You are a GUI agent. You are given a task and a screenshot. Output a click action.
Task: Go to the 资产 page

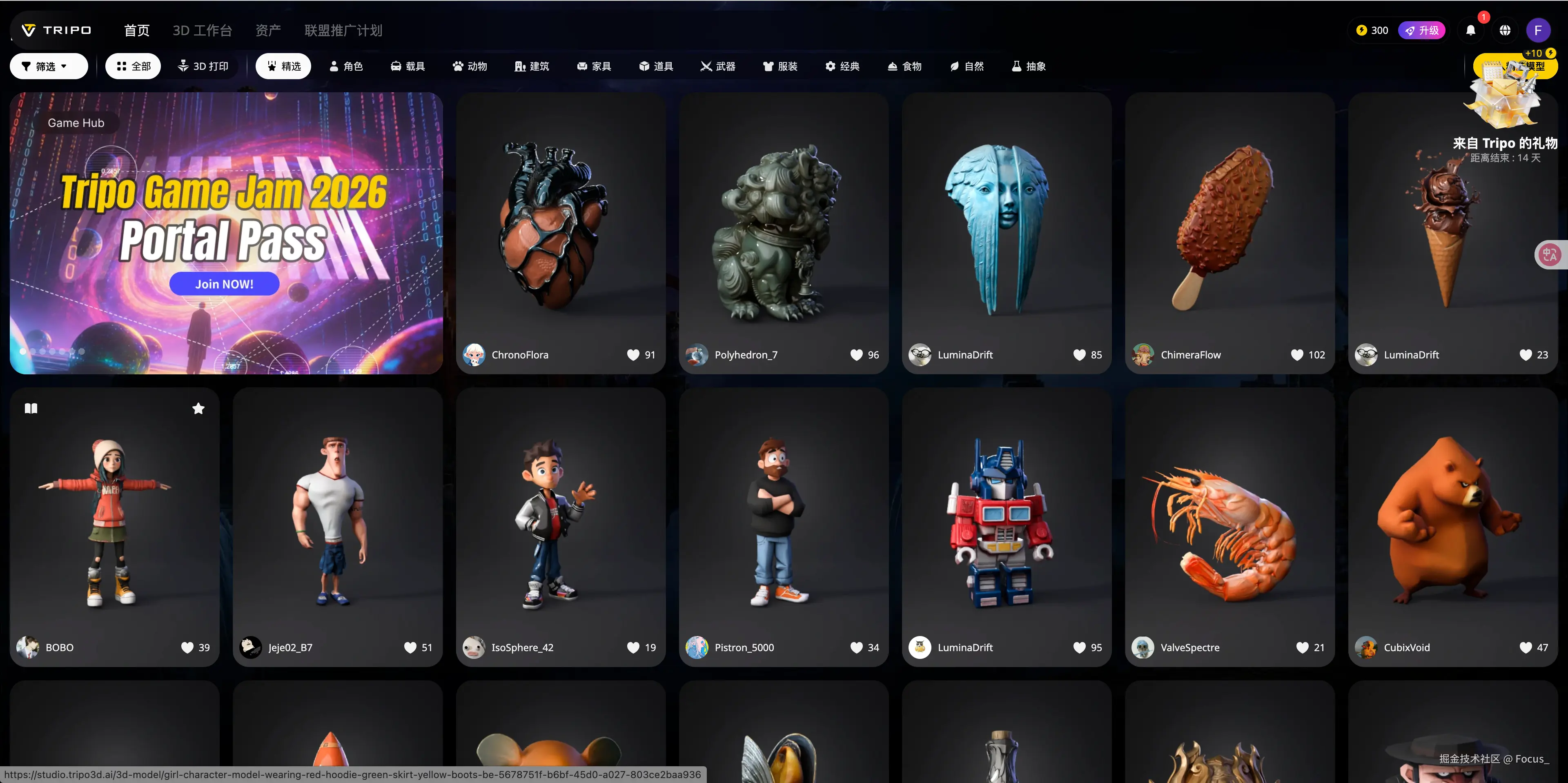click(268, 31)
